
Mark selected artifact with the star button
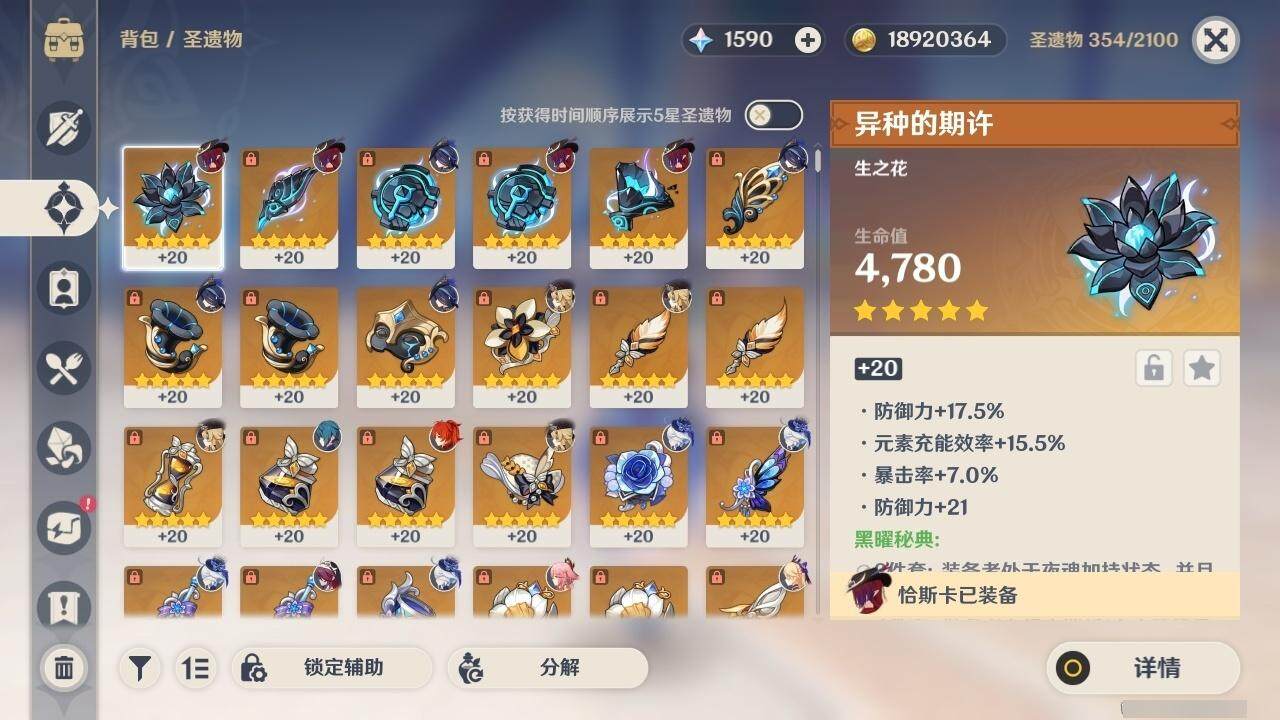(1201, 369)
